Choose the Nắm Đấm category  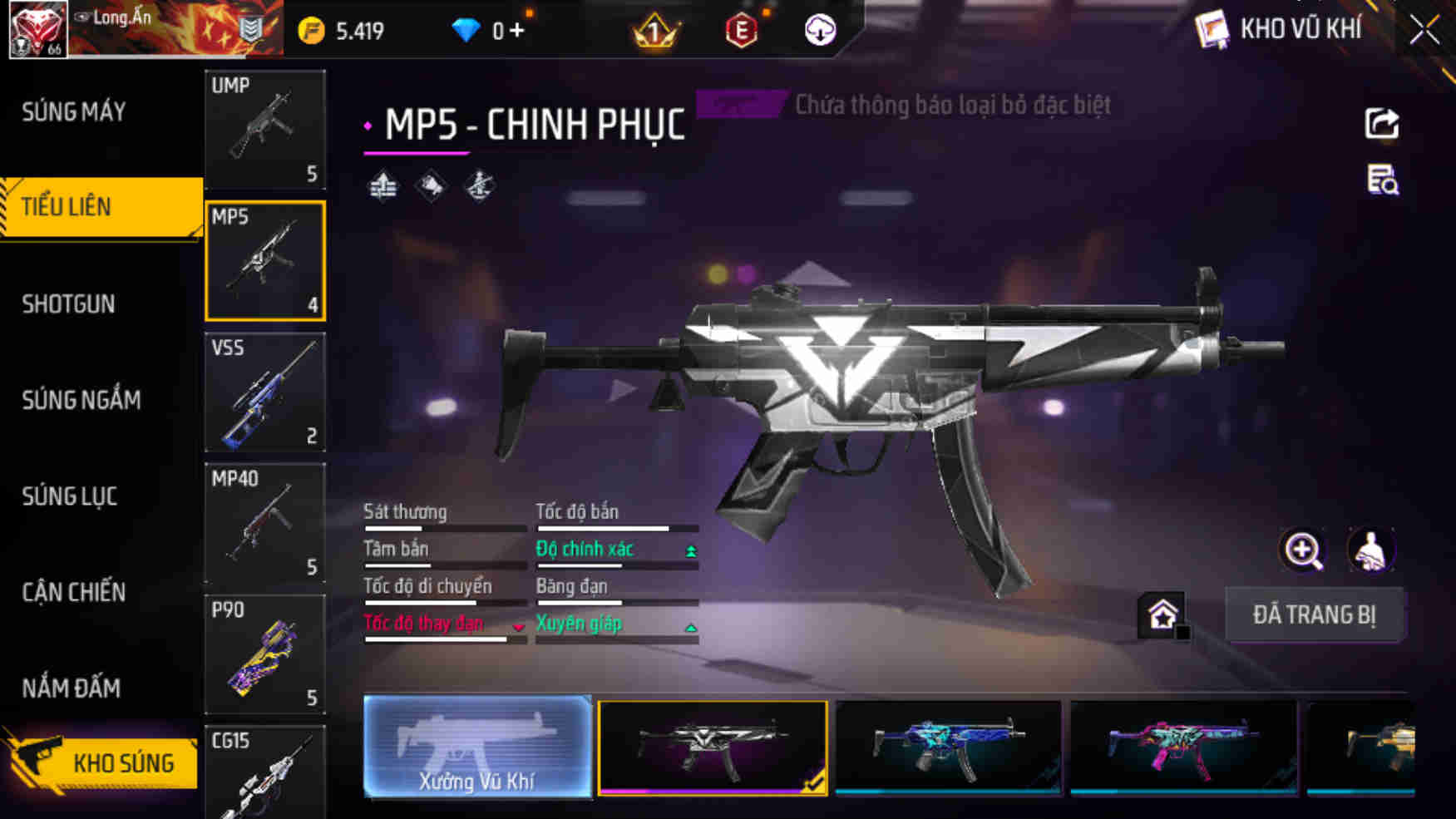(72, 688)
